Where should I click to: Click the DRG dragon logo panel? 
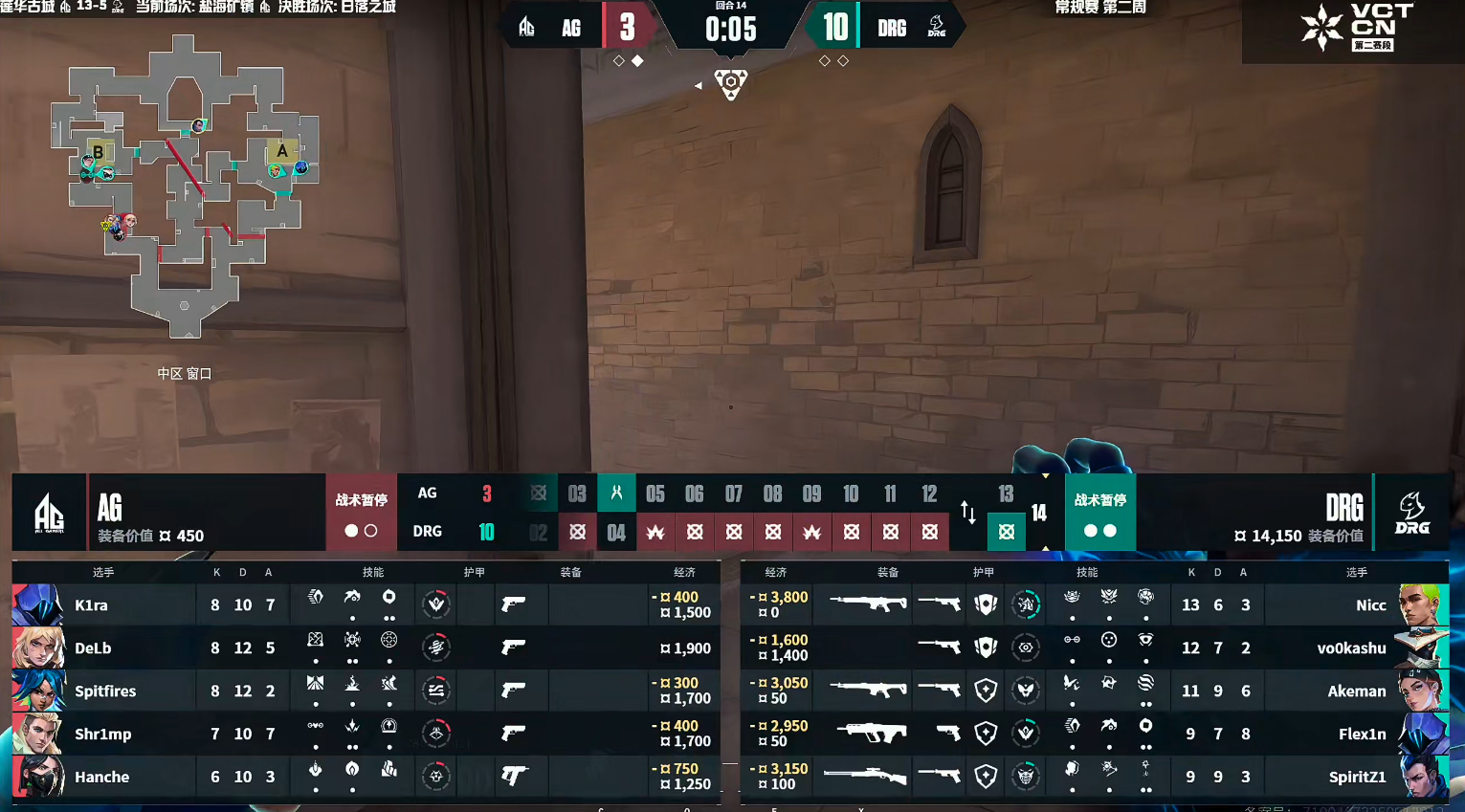pos(1411,513)
